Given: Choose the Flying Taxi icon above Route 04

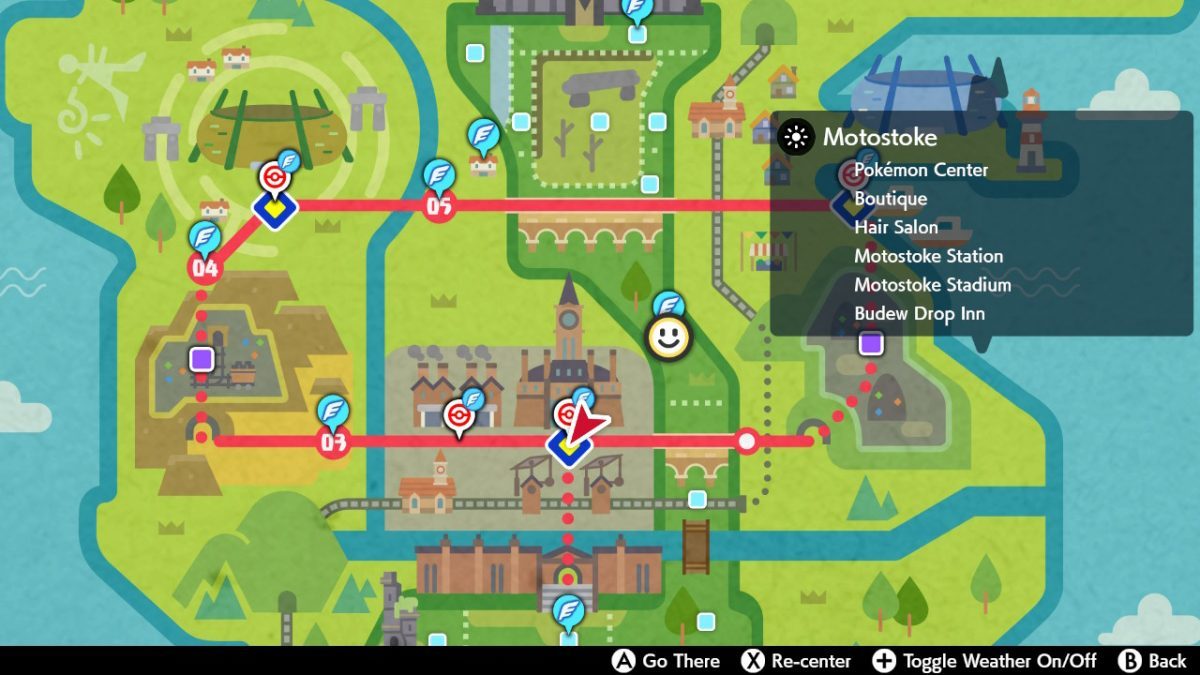Looking at the screenshot, I should (x=204, y=236).
